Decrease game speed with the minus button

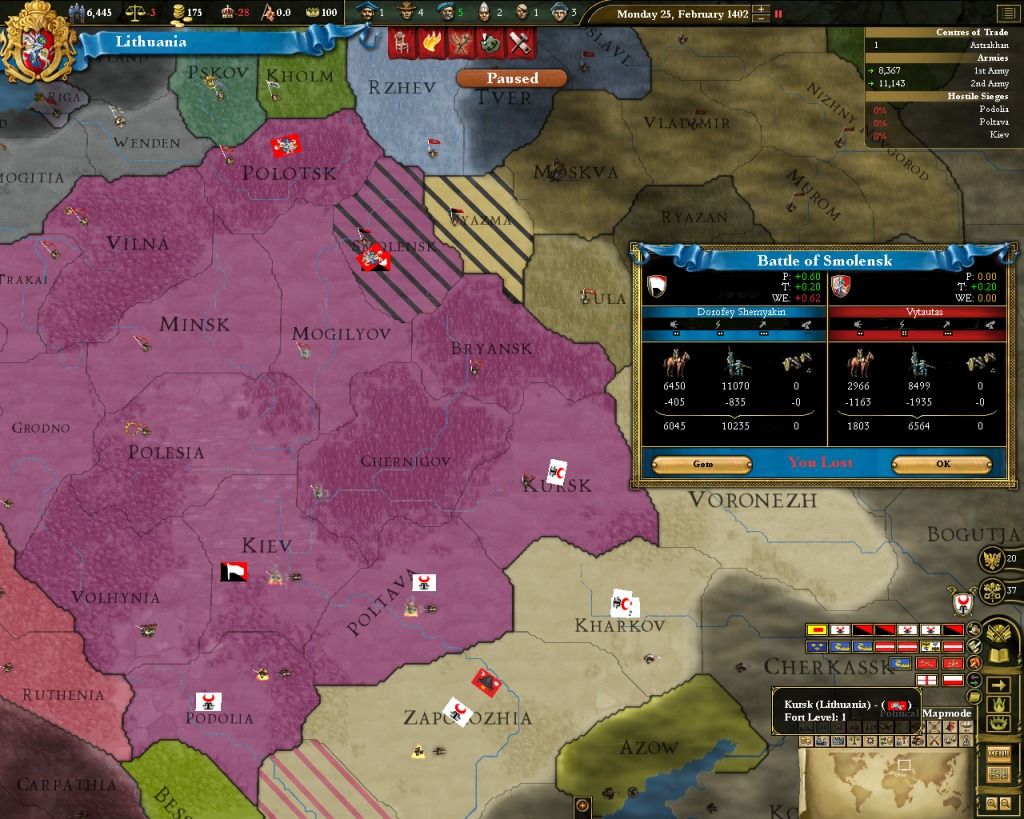click(762, 20)
